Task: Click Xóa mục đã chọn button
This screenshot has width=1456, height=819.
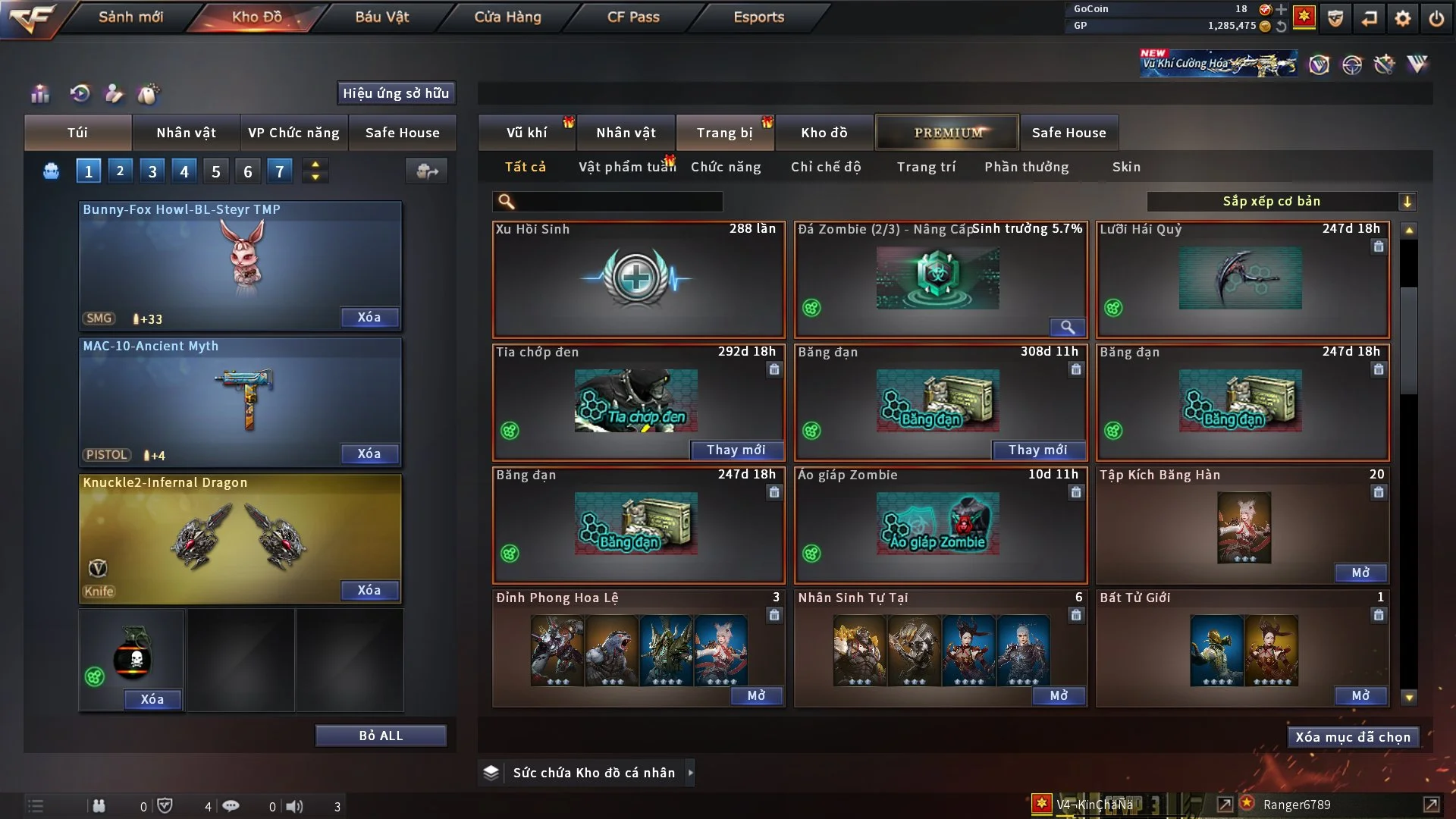Action: (1353, 737)
